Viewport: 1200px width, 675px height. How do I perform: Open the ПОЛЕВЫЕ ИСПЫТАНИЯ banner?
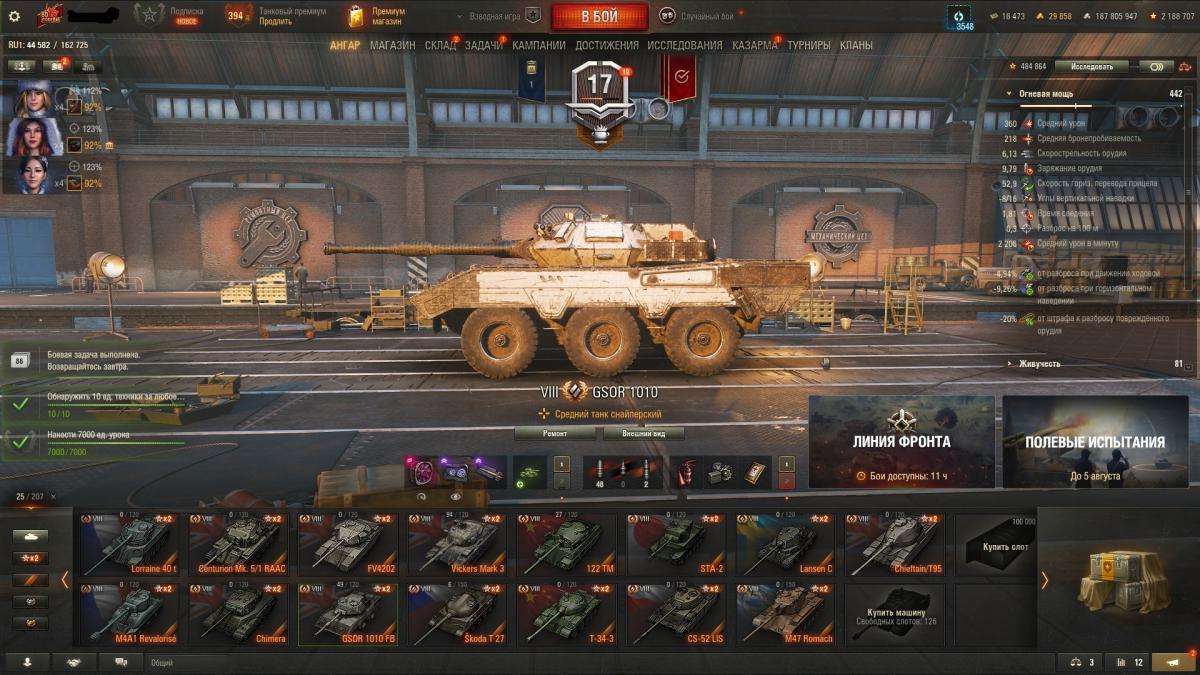coord(1094,441)
